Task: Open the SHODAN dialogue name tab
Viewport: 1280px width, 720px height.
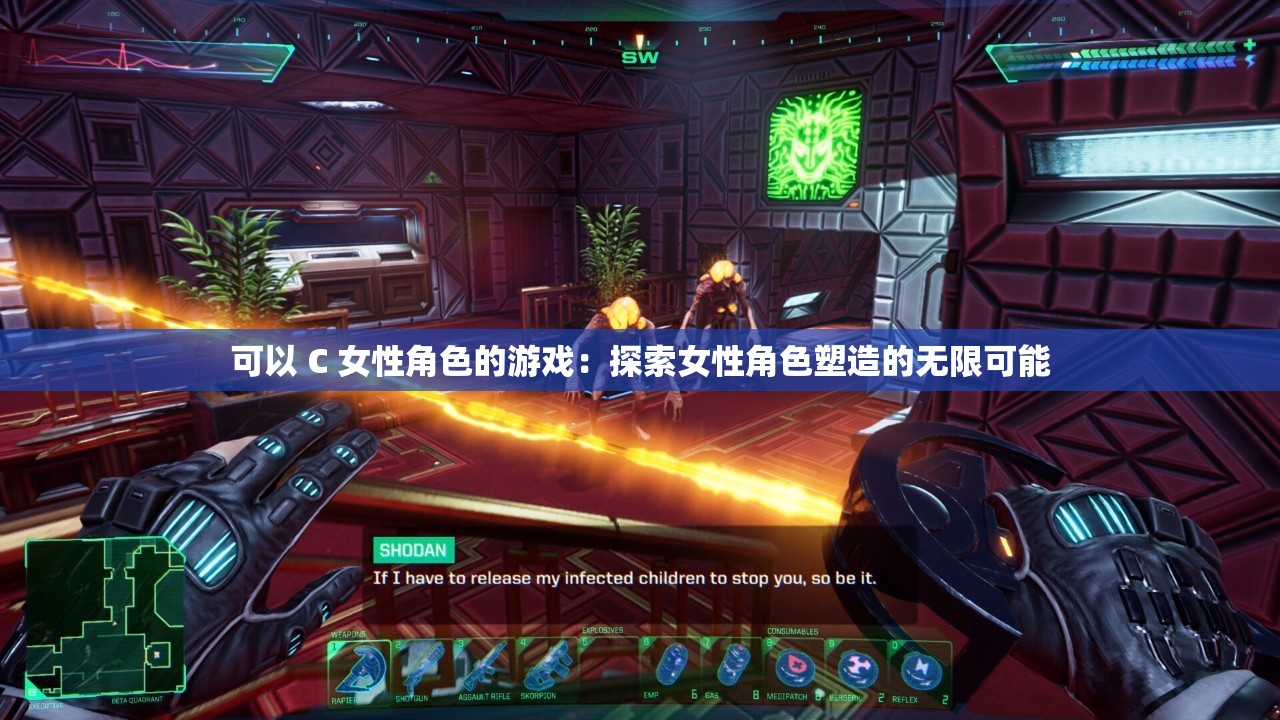Action: pyautogui.click(x=413, y=548)
